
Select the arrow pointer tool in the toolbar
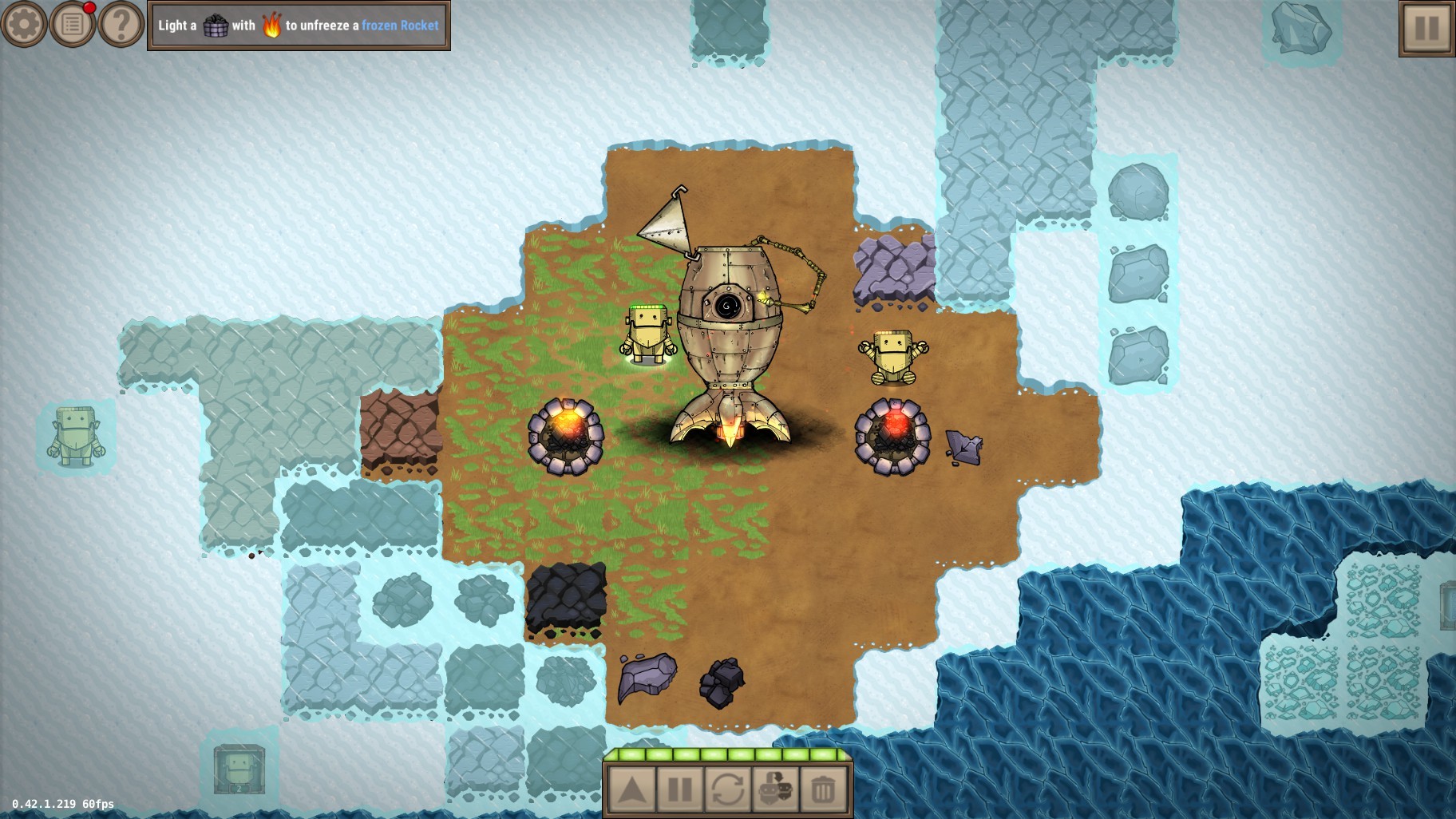click(x=631, y=789)
